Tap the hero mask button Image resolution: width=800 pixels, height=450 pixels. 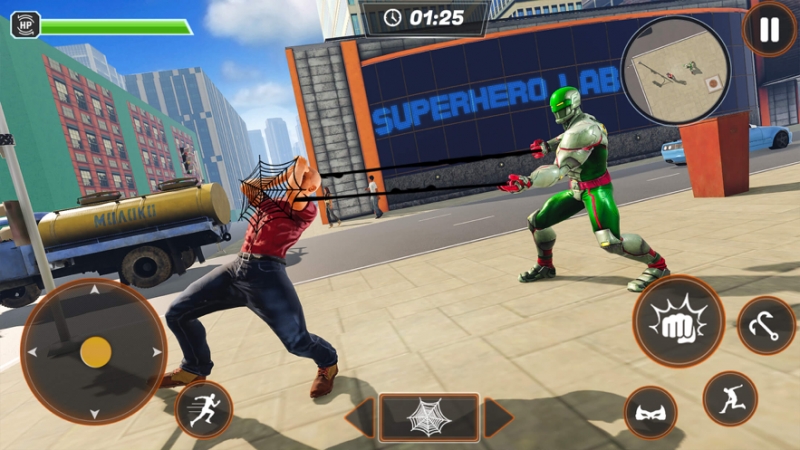tap(650, 412)
